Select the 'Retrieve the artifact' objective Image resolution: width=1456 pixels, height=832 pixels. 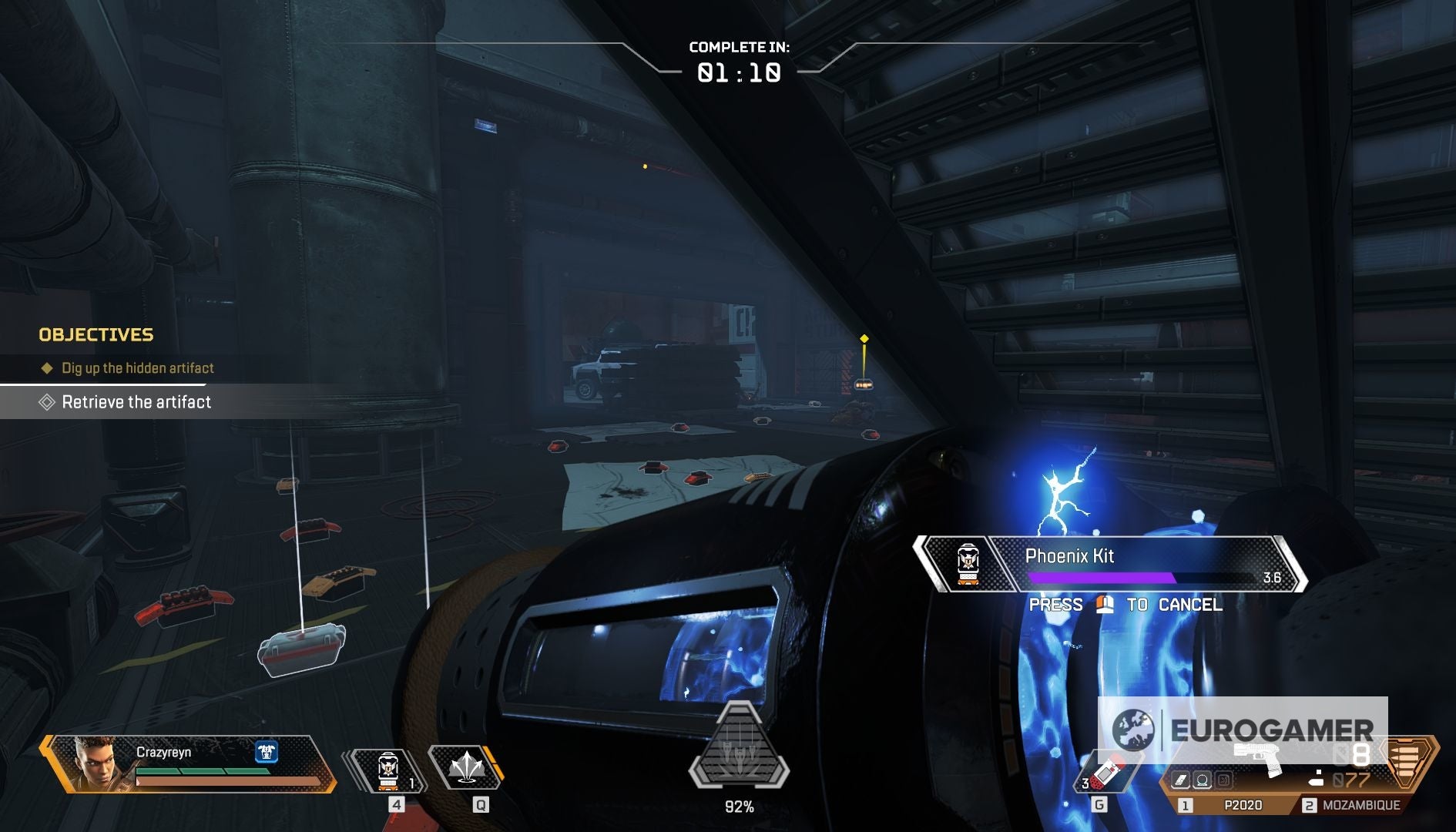point(136,402)
